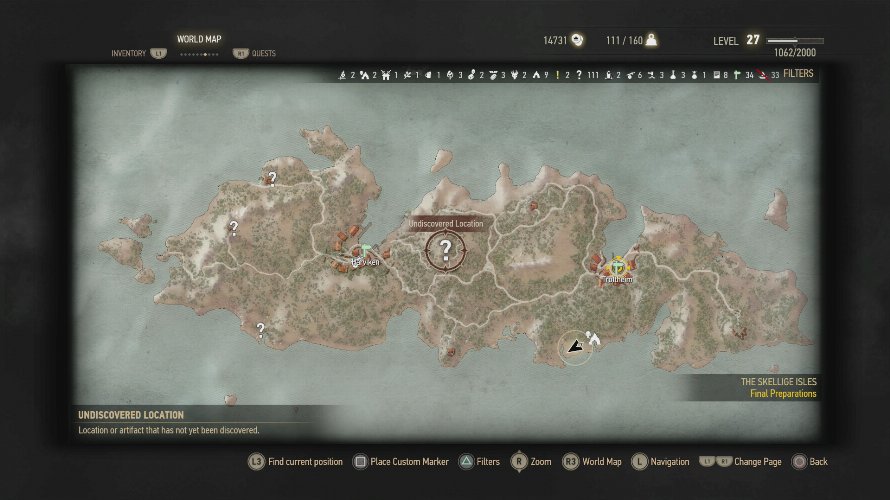Switch to the Quests page
Image resolution: width=890 pixels, height=500 pixels.
pos(263,53)
